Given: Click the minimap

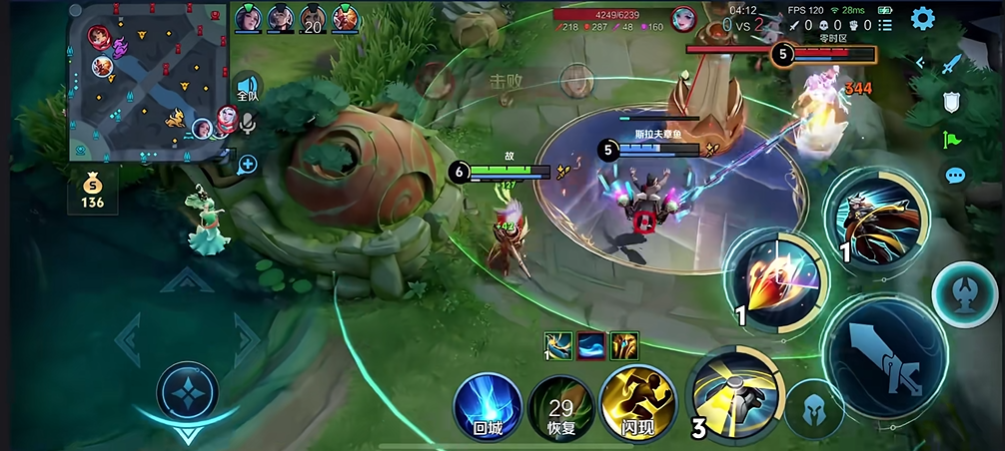Looking at the screenshot, I should pyautogui.click(x=150, y=82).
